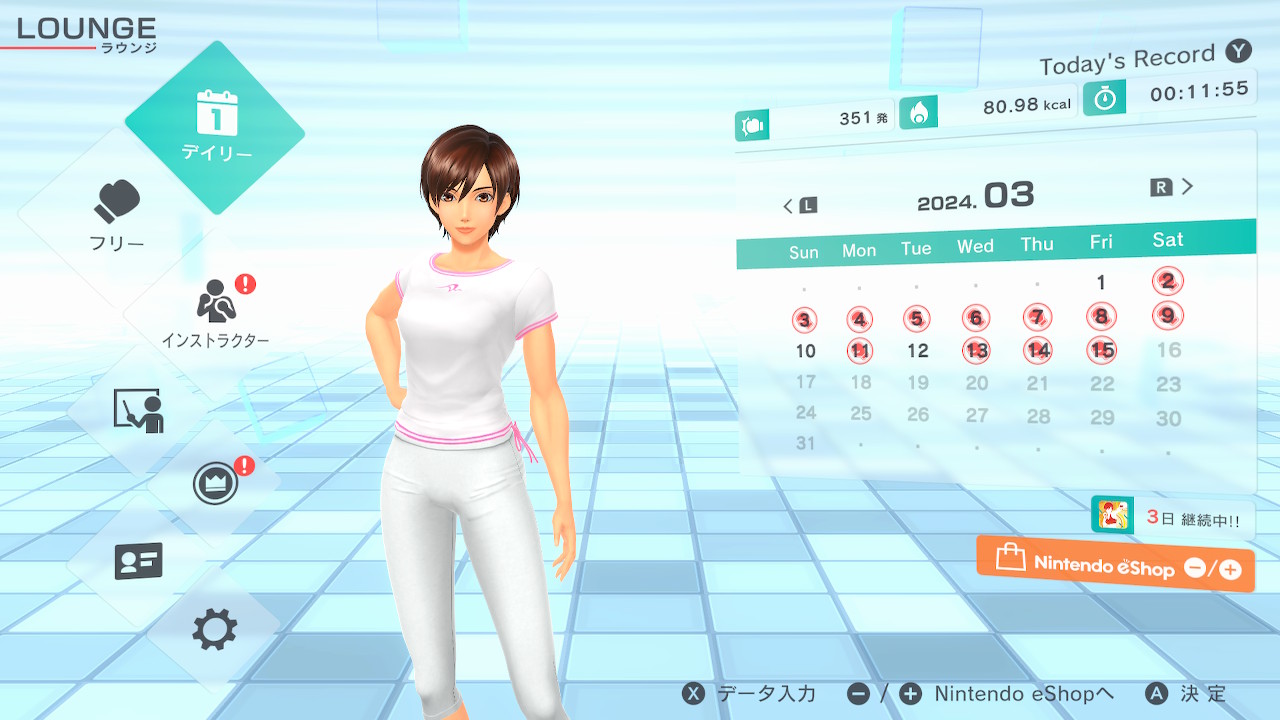This screenshot has height=720, width=1280.
Task: Select March 9 stamped calendar date
Action: point(1167,316)
